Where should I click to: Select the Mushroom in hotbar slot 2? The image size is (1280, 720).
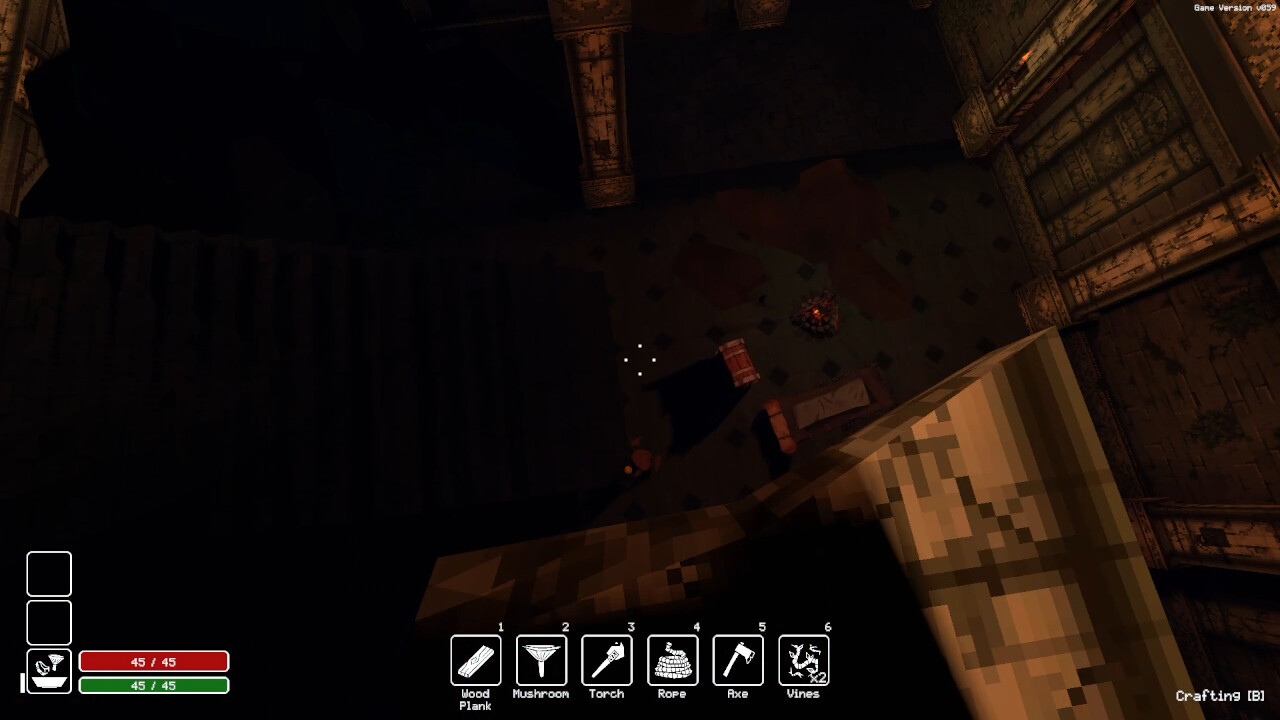[541, 660]
